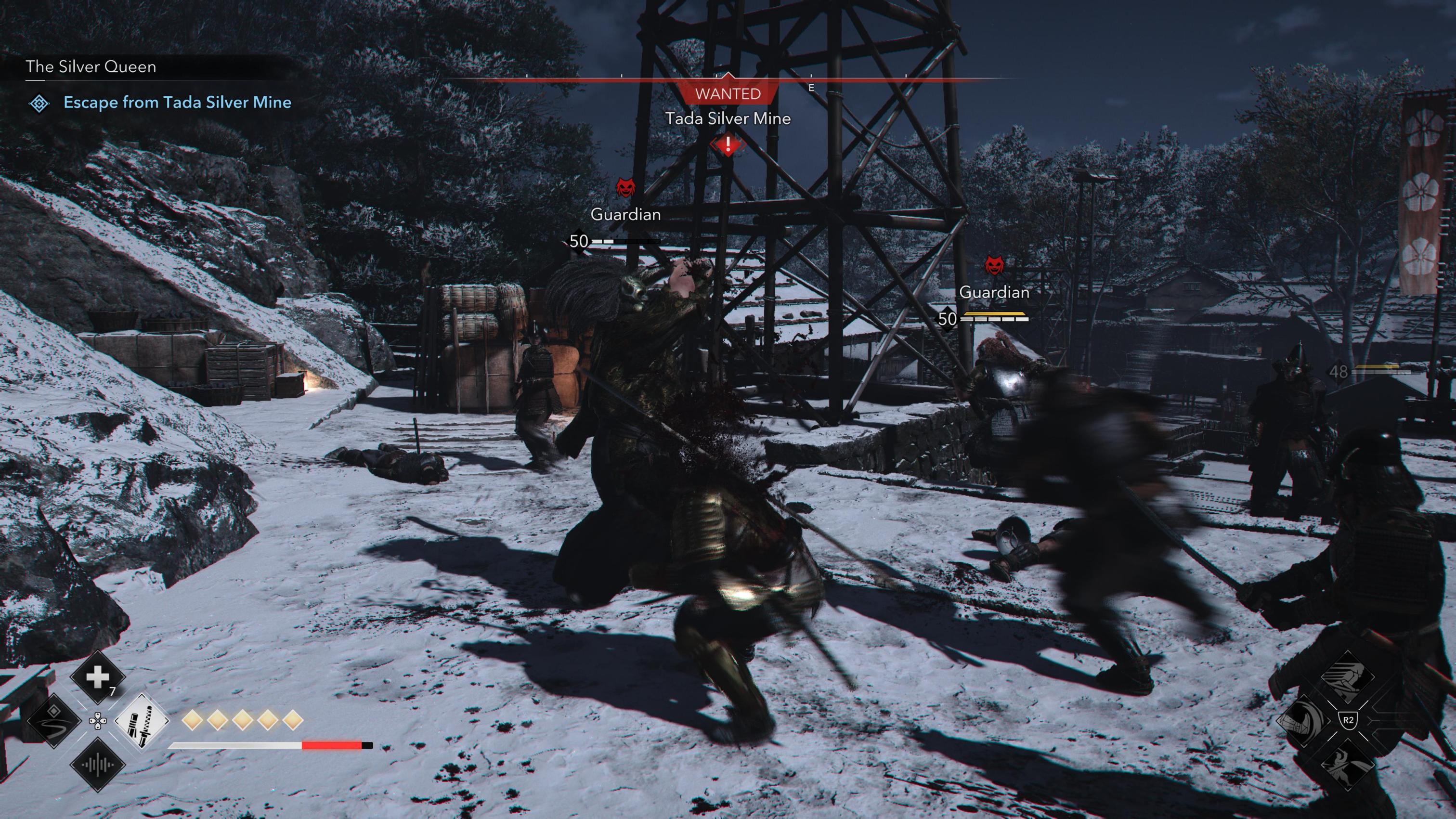
Task: Select the Escape from Tada Silver Mine objective
Action: point(177,102)
